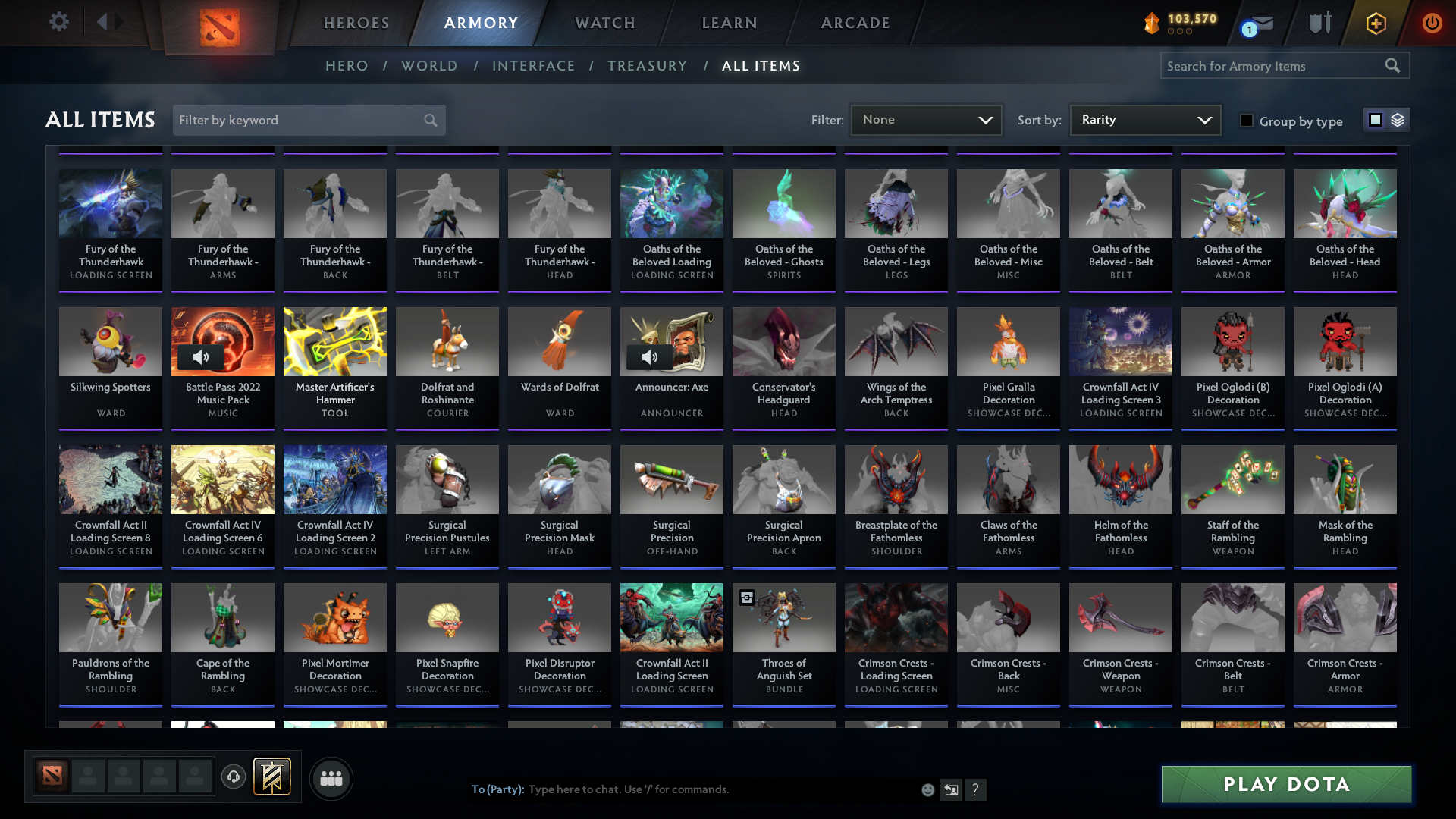The width and height of the screenshot is (1456, 819).
Task: Open the Filter dropdown set to None
Action: tap(926, 119)
